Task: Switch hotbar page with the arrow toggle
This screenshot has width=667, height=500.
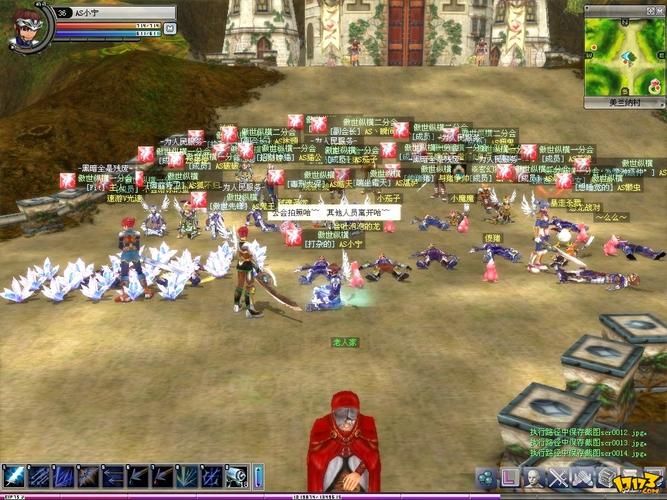Action: pos(256,476)
